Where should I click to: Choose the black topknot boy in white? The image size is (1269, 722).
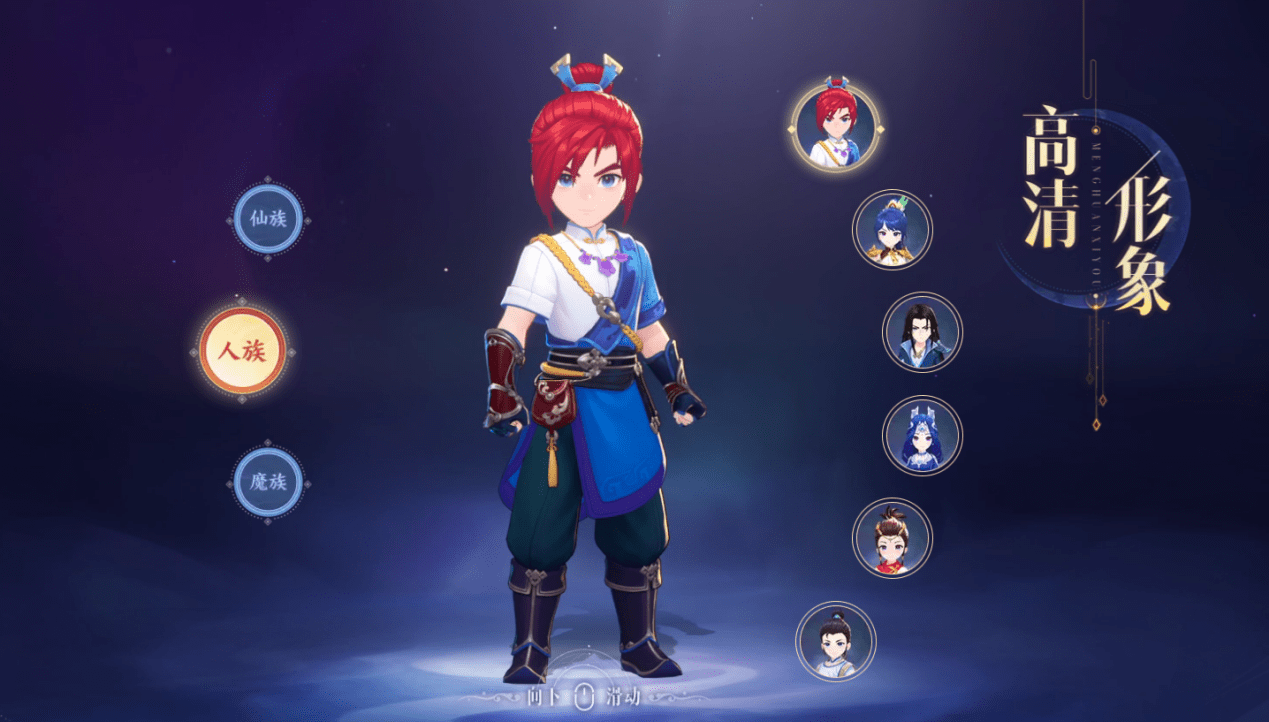tap(836, 641)
